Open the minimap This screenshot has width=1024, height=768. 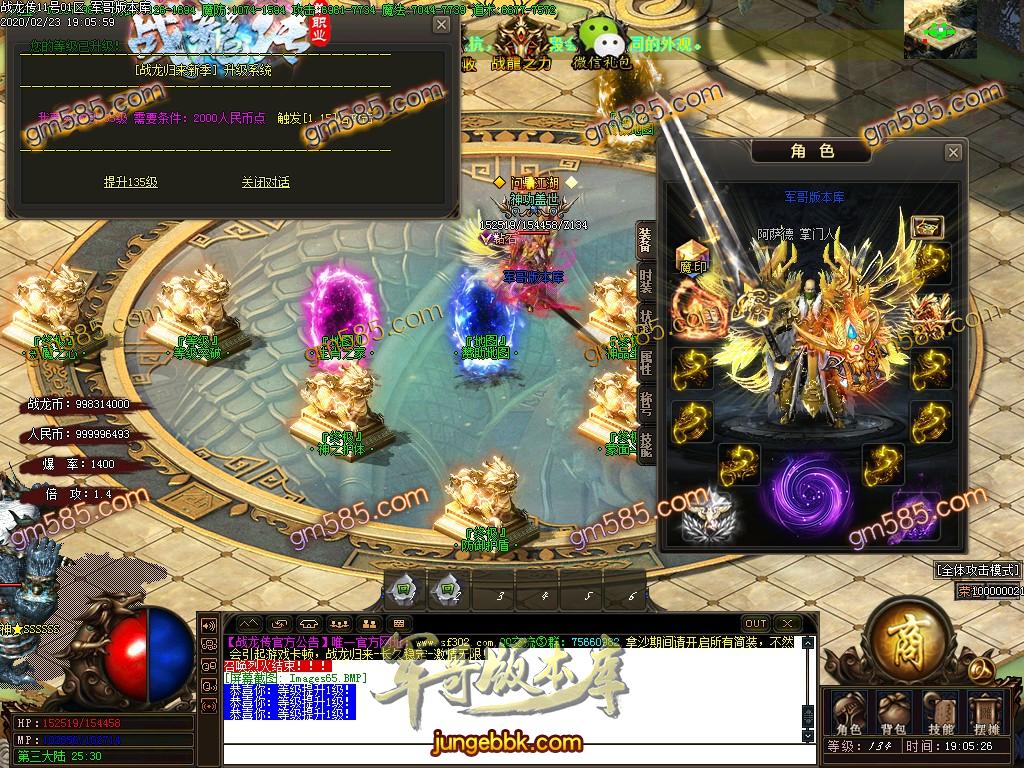(940, 28)
